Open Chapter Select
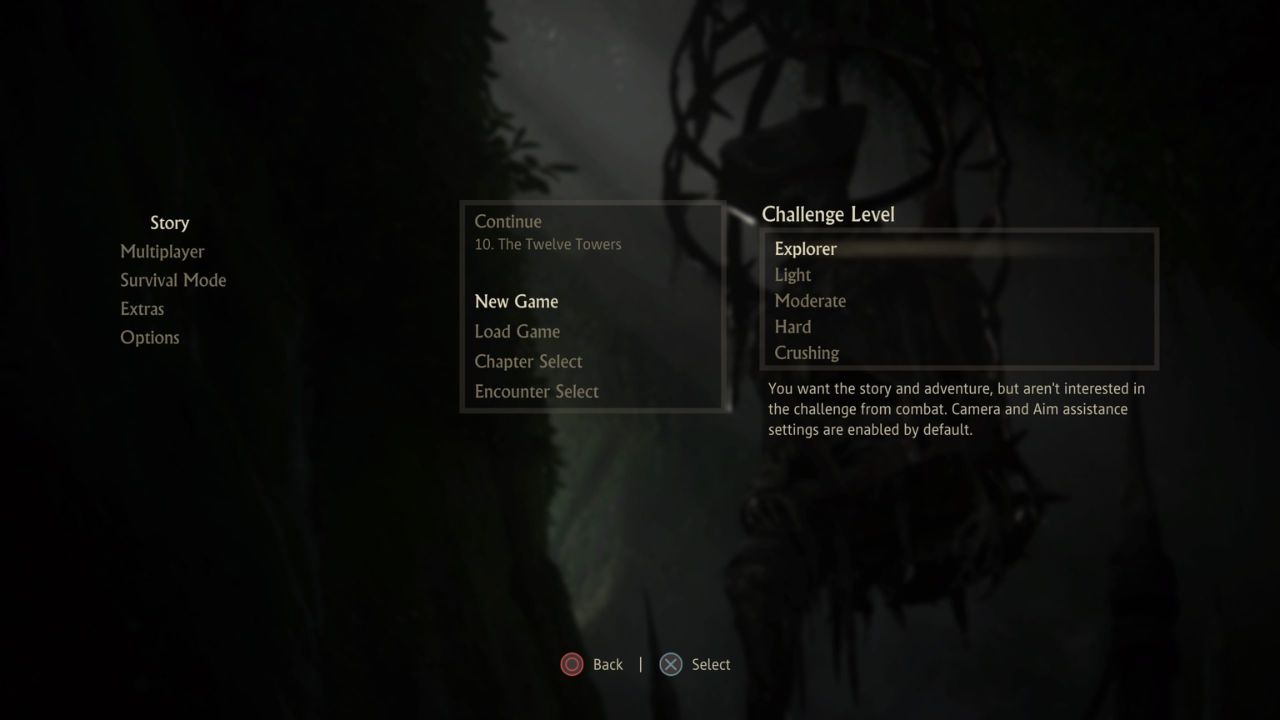Viewport: 1280px width, 720px height. [528, 362]
